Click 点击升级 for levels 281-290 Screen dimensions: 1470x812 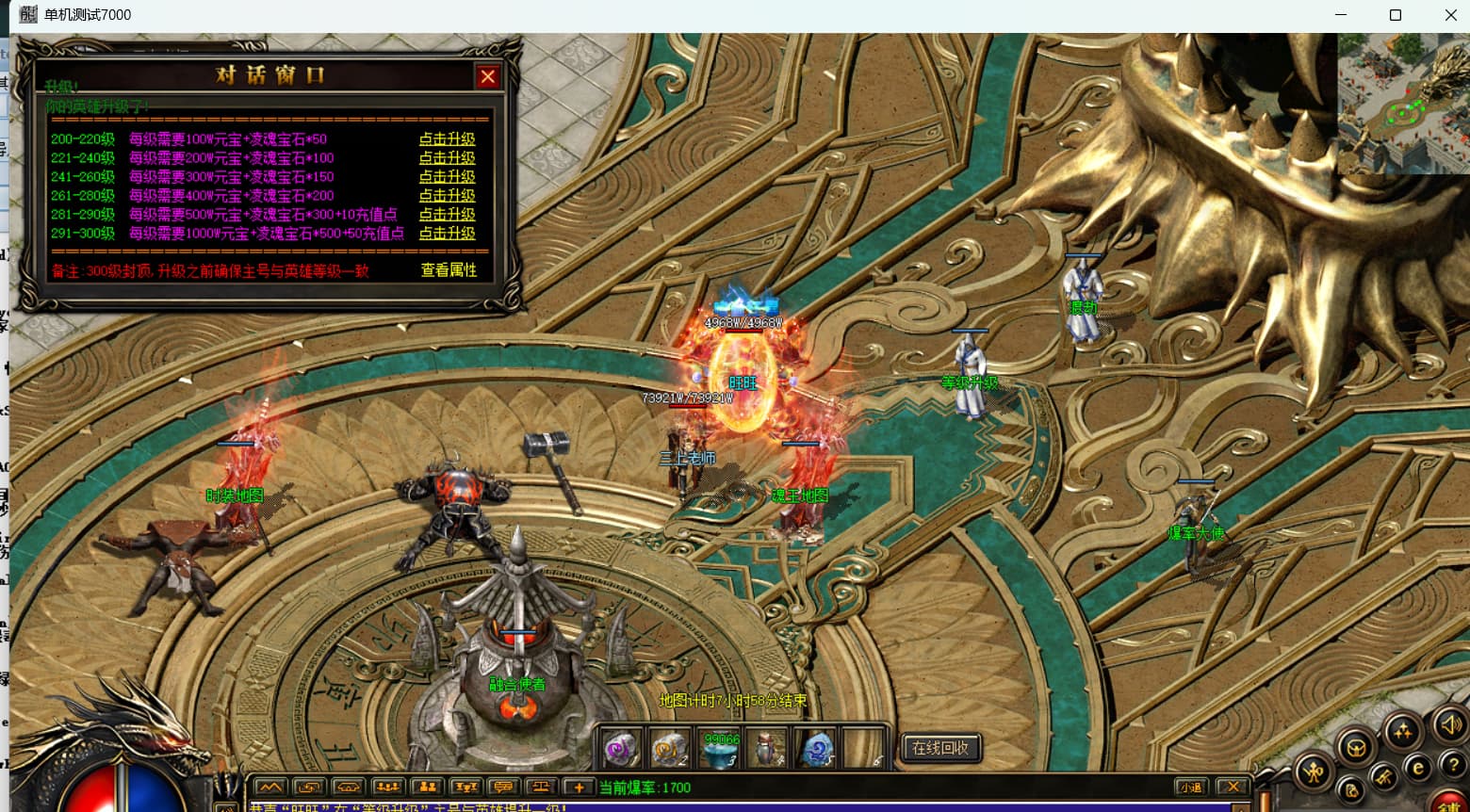[447, 215]
